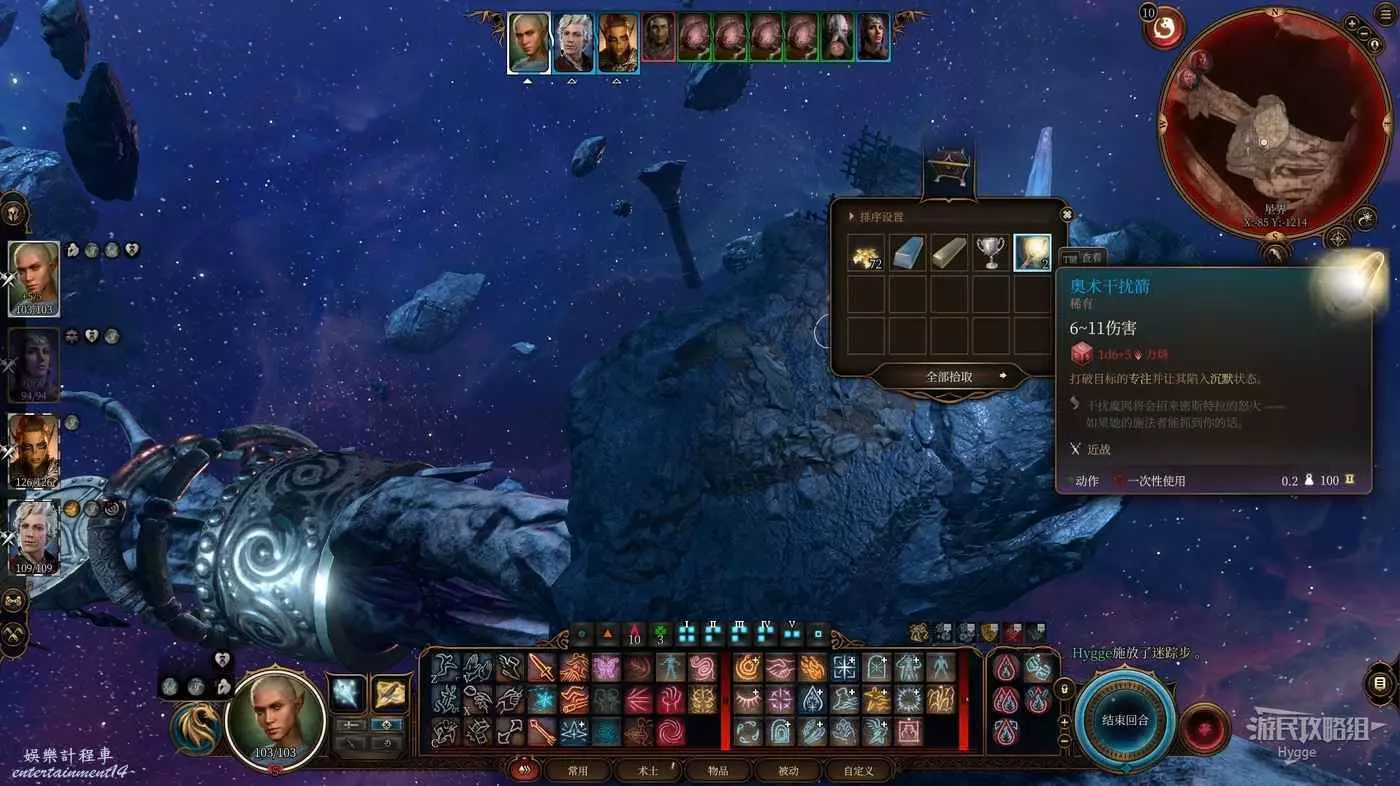Show the 被动 passives hotbar tab
The width and height of the screenshot is (1400, 786).
tap(788, 771)
